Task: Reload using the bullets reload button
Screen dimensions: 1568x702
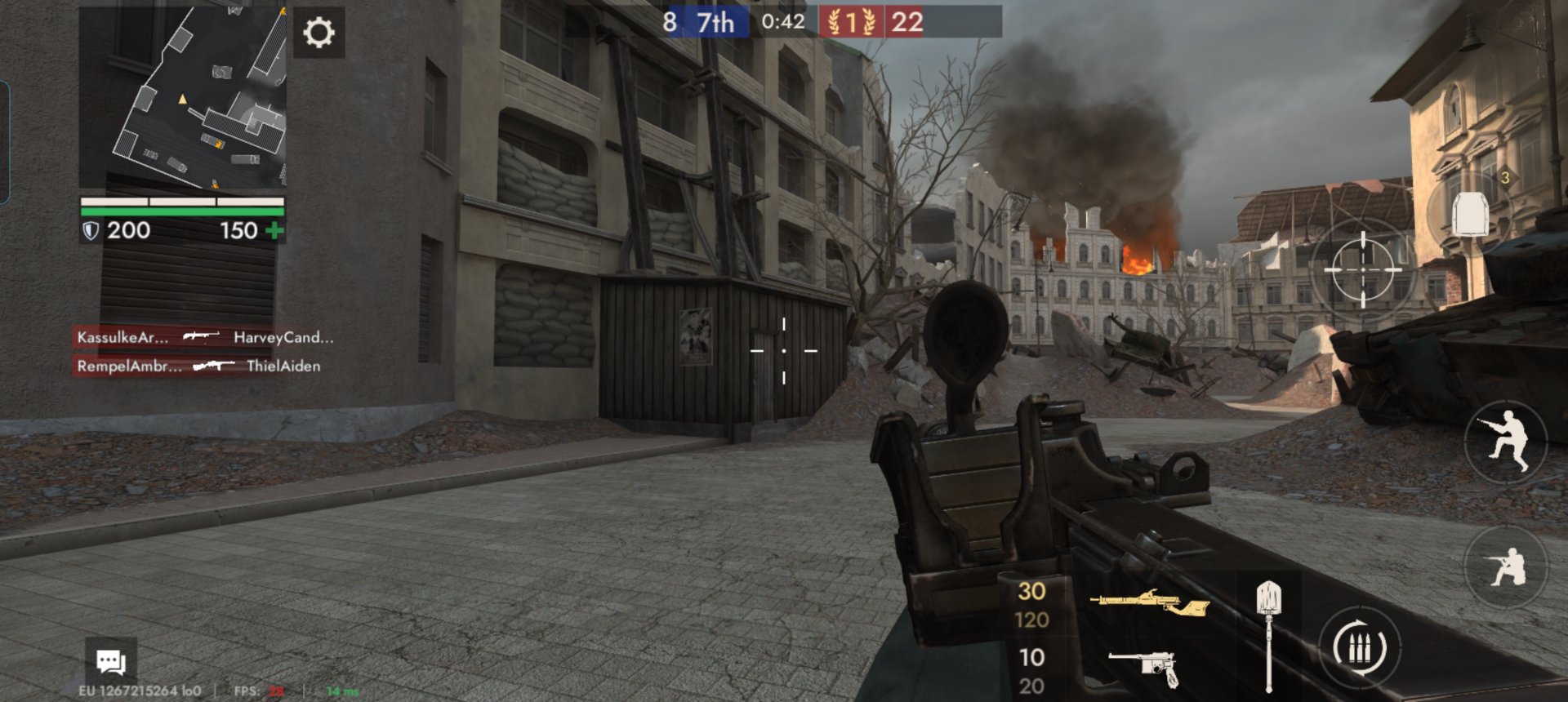Action: 1359,648
